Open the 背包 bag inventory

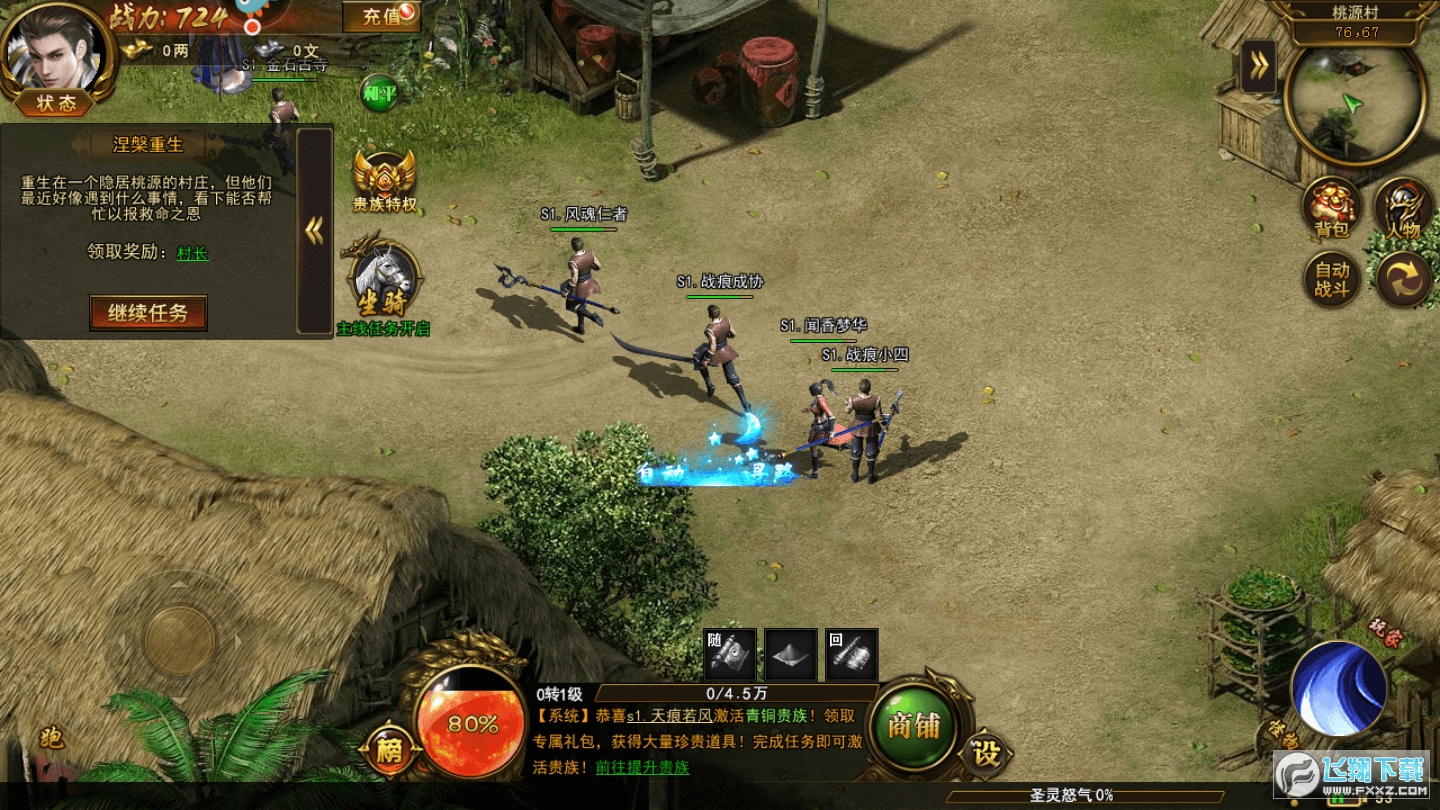(1332, 207)
